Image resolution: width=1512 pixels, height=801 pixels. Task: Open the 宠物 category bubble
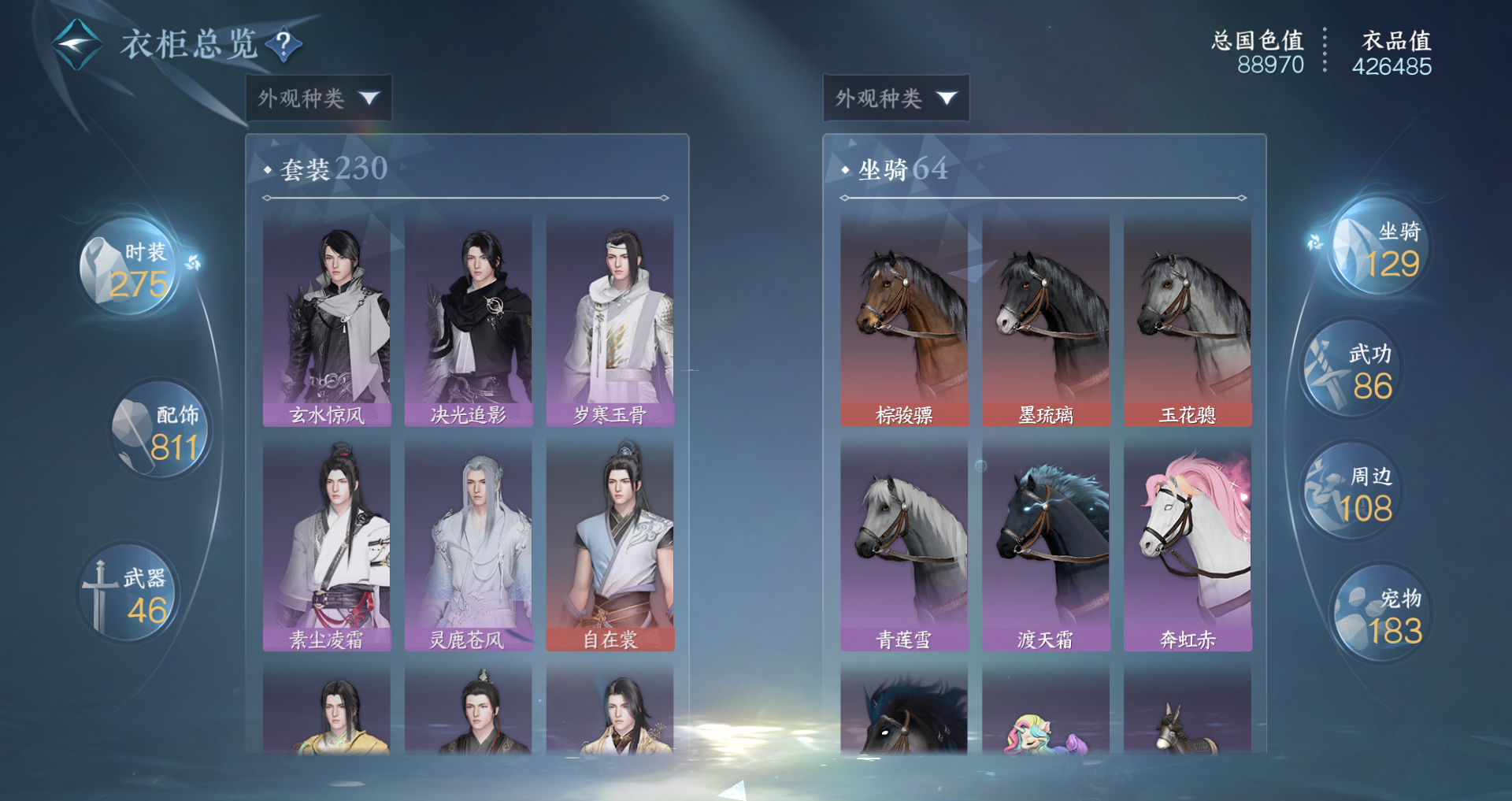pos(1380,614)
